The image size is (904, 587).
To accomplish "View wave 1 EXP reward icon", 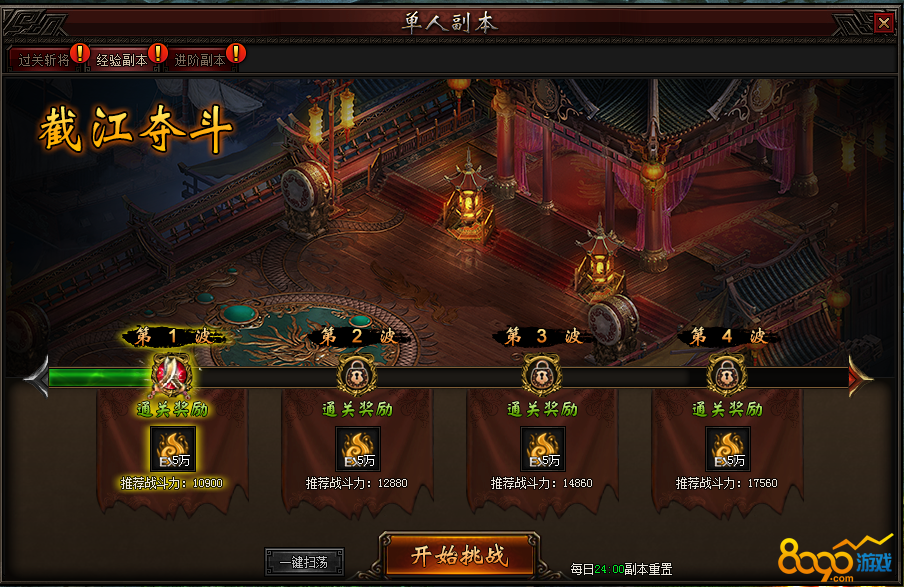I will (172, 449).
